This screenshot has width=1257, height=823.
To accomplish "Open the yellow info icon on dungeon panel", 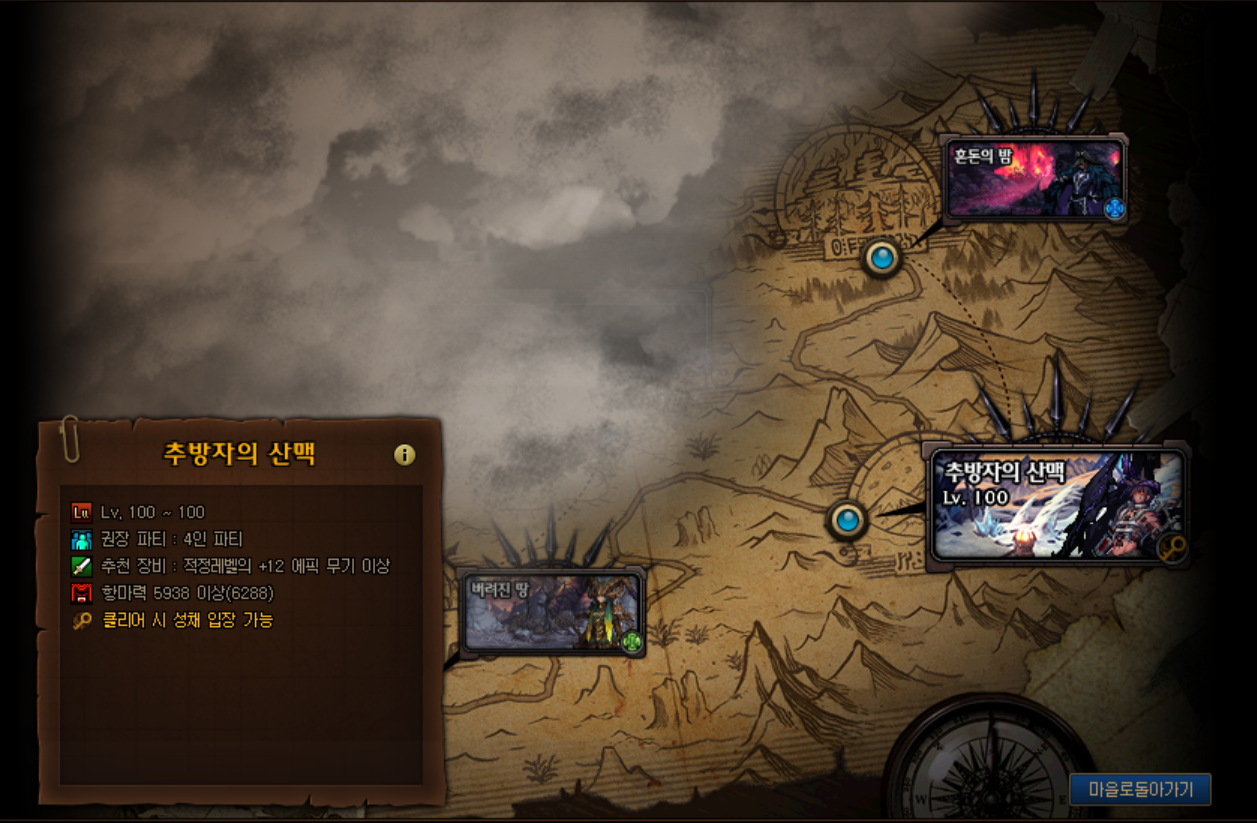I will tap(404, 455).
